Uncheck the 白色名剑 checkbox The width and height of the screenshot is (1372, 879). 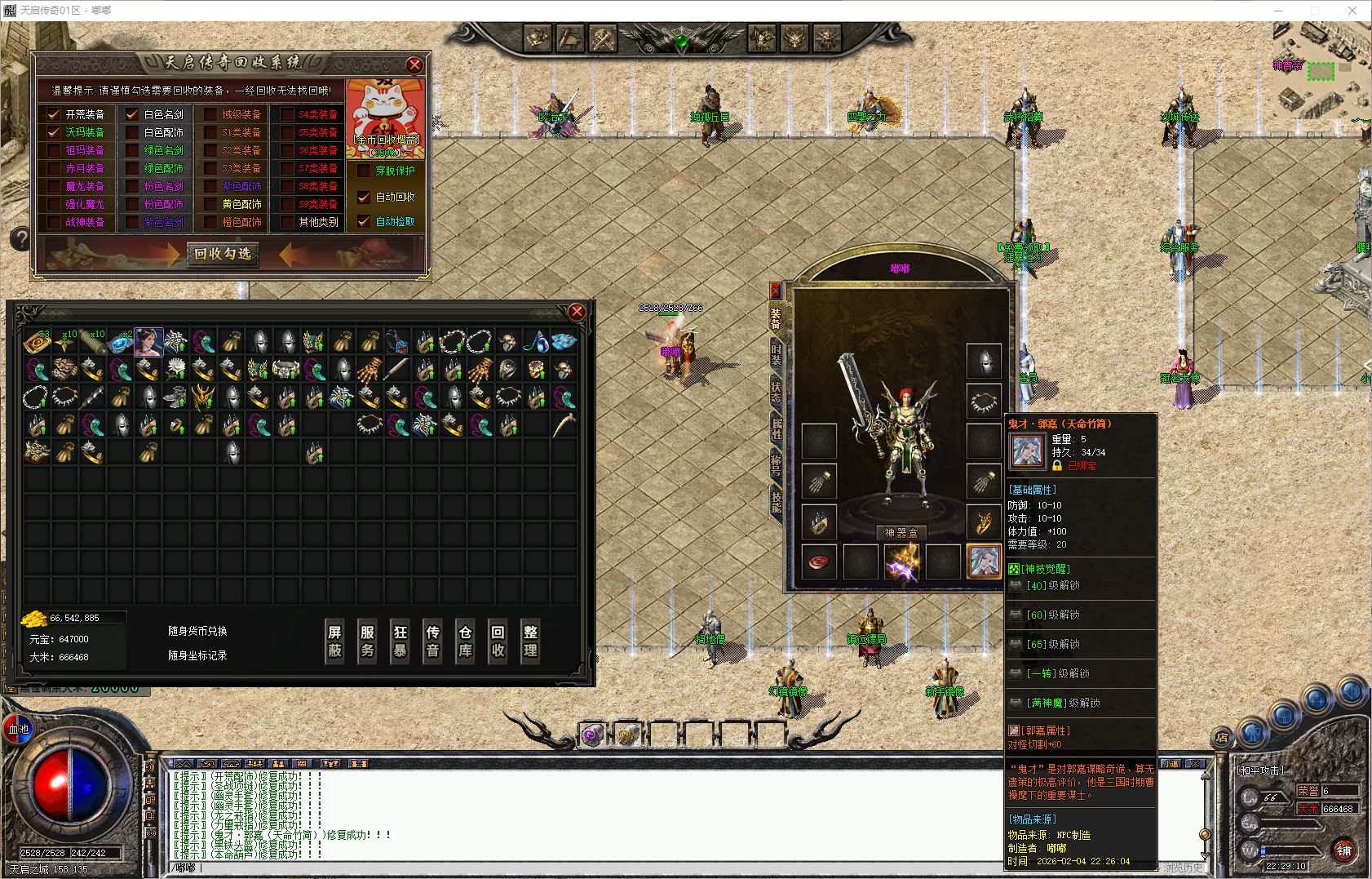tap(132, 114)
